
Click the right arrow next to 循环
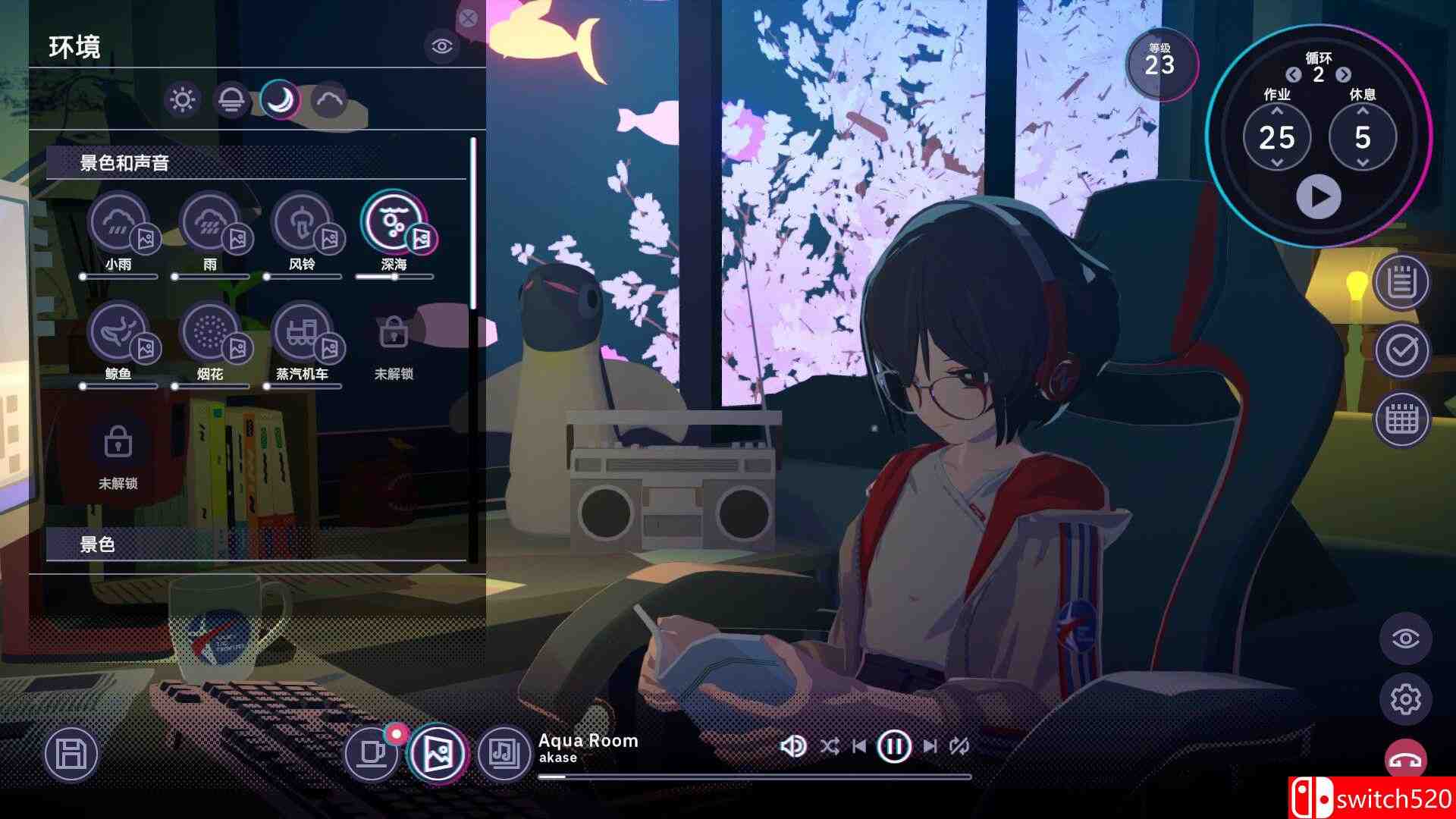1343,76
